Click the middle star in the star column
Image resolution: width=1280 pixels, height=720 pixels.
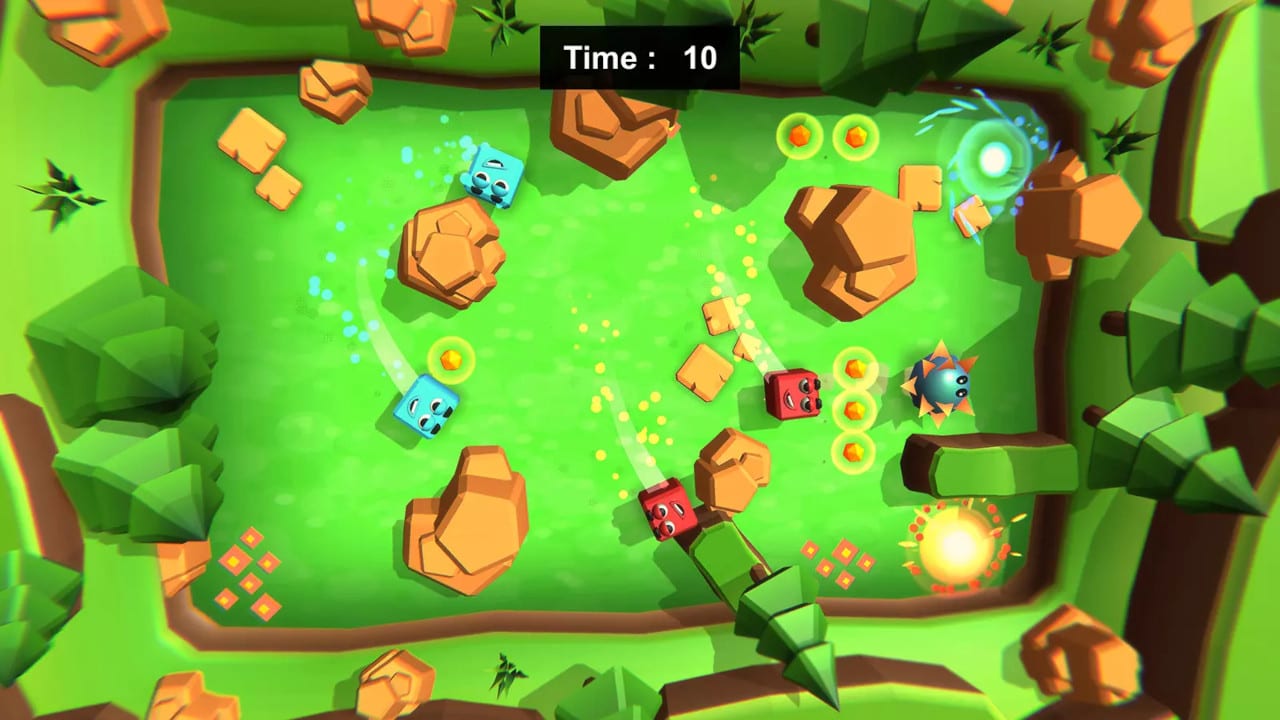[853, 408]
